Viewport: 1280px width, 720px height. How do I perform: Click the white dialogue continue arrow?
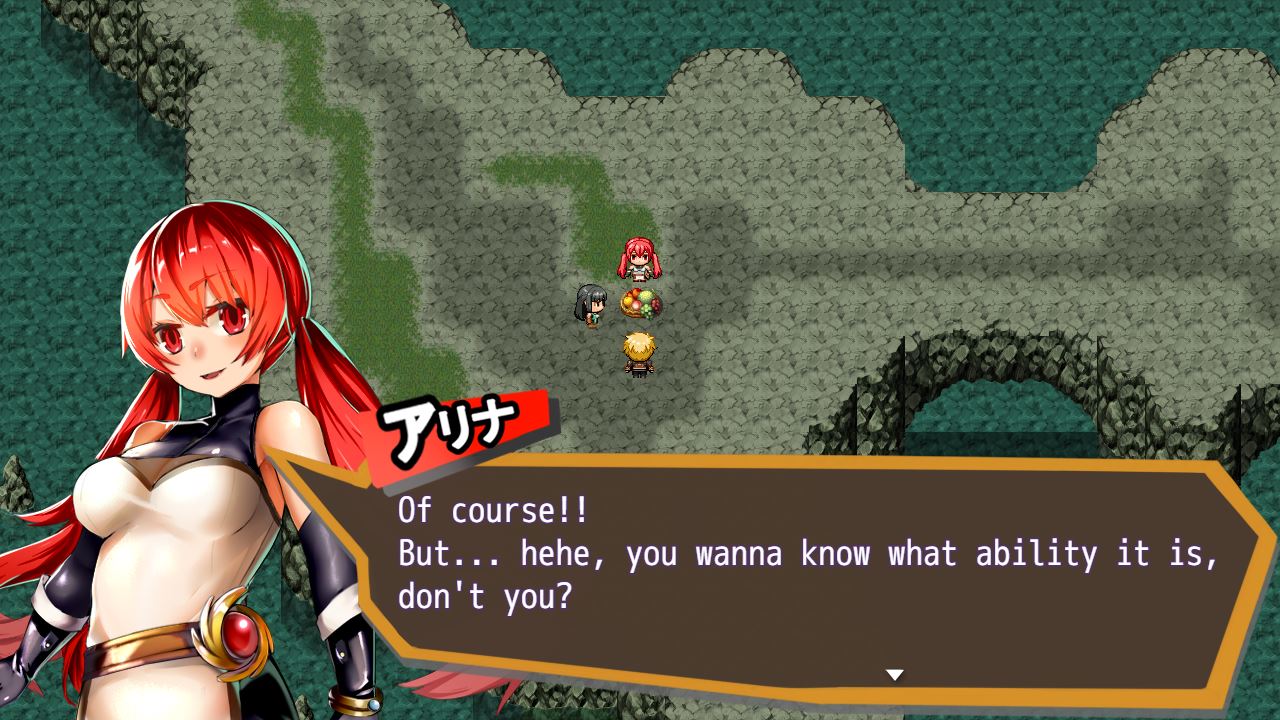895,675
